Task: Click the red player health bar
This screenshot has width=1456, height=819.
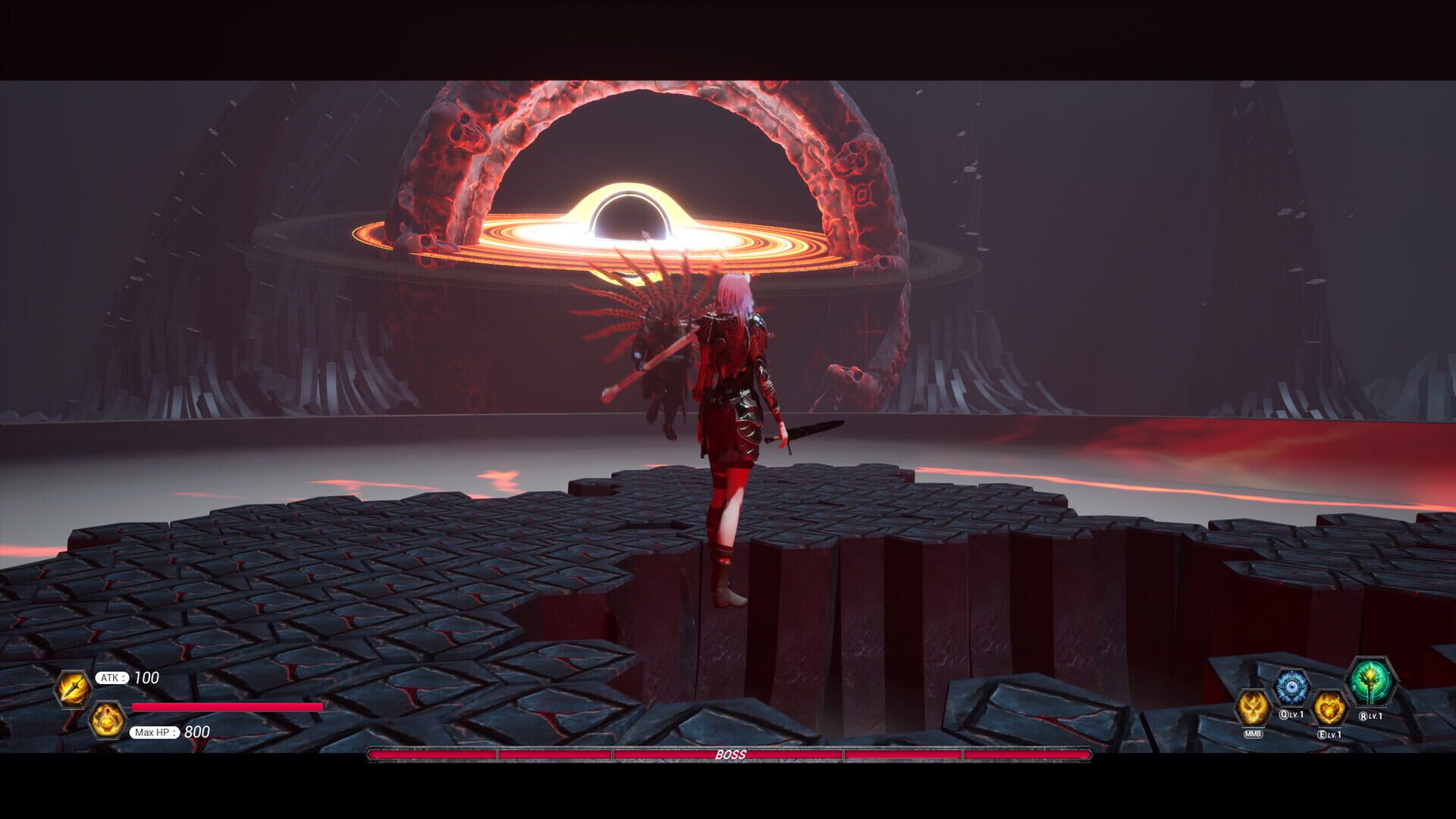Action: [227, 708]
